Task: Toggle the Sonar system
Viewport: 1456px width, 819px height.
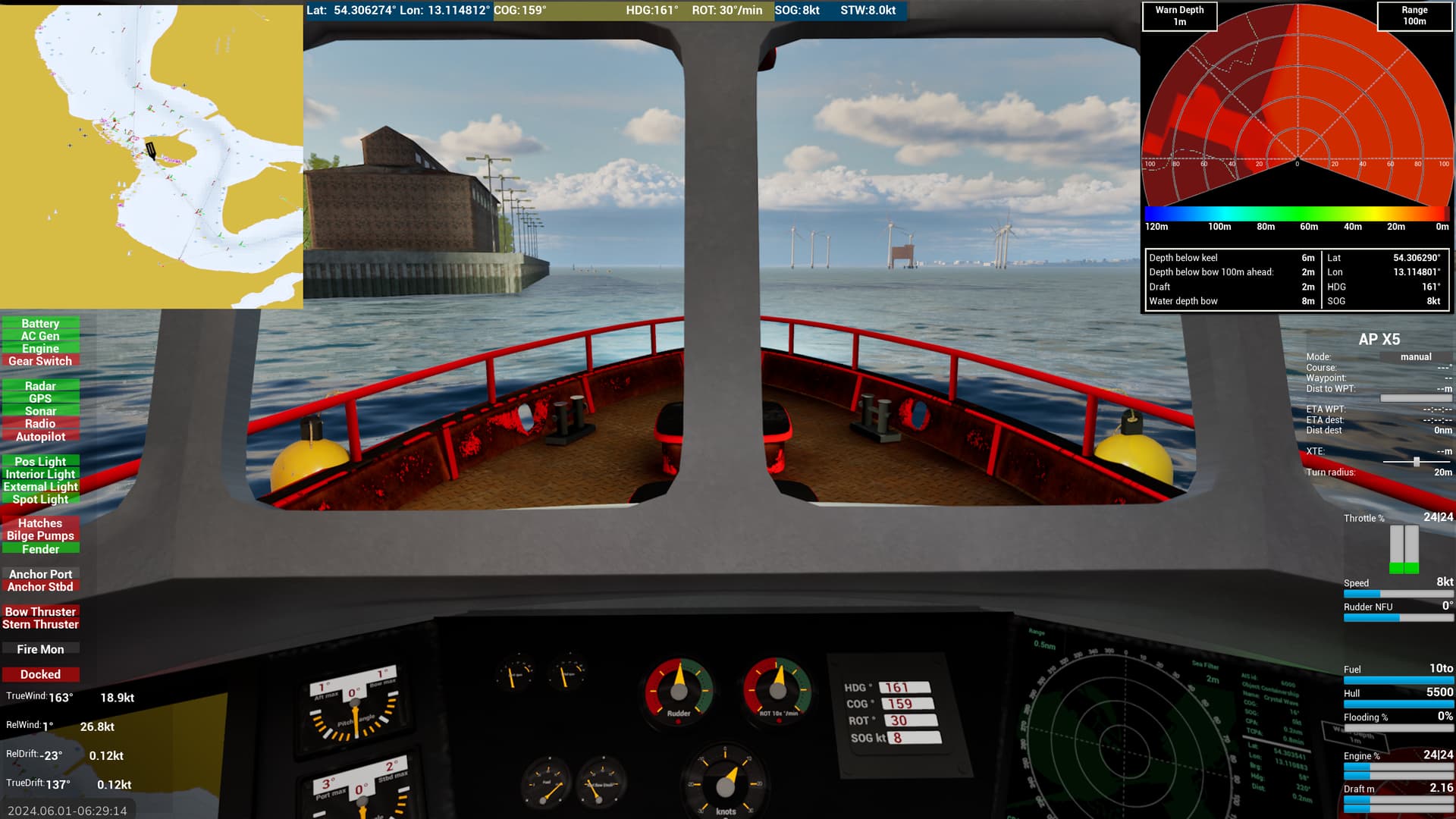Action: (x=40, y=411)
